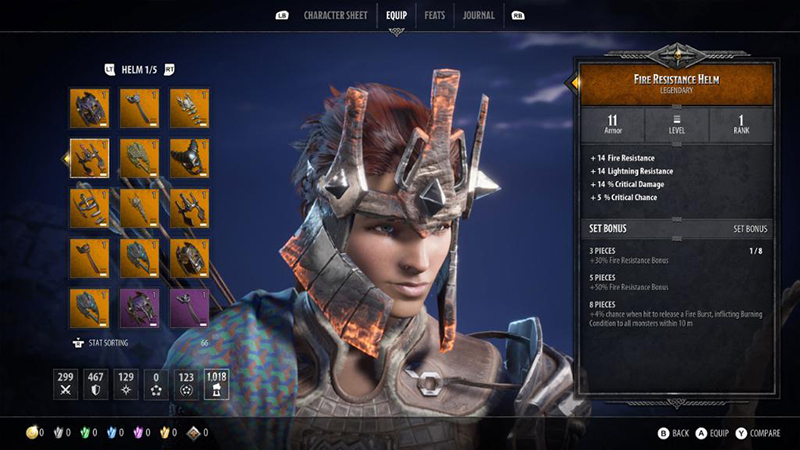Choose the black horned helm slot
800x450 pixels.
pos(189,158)
